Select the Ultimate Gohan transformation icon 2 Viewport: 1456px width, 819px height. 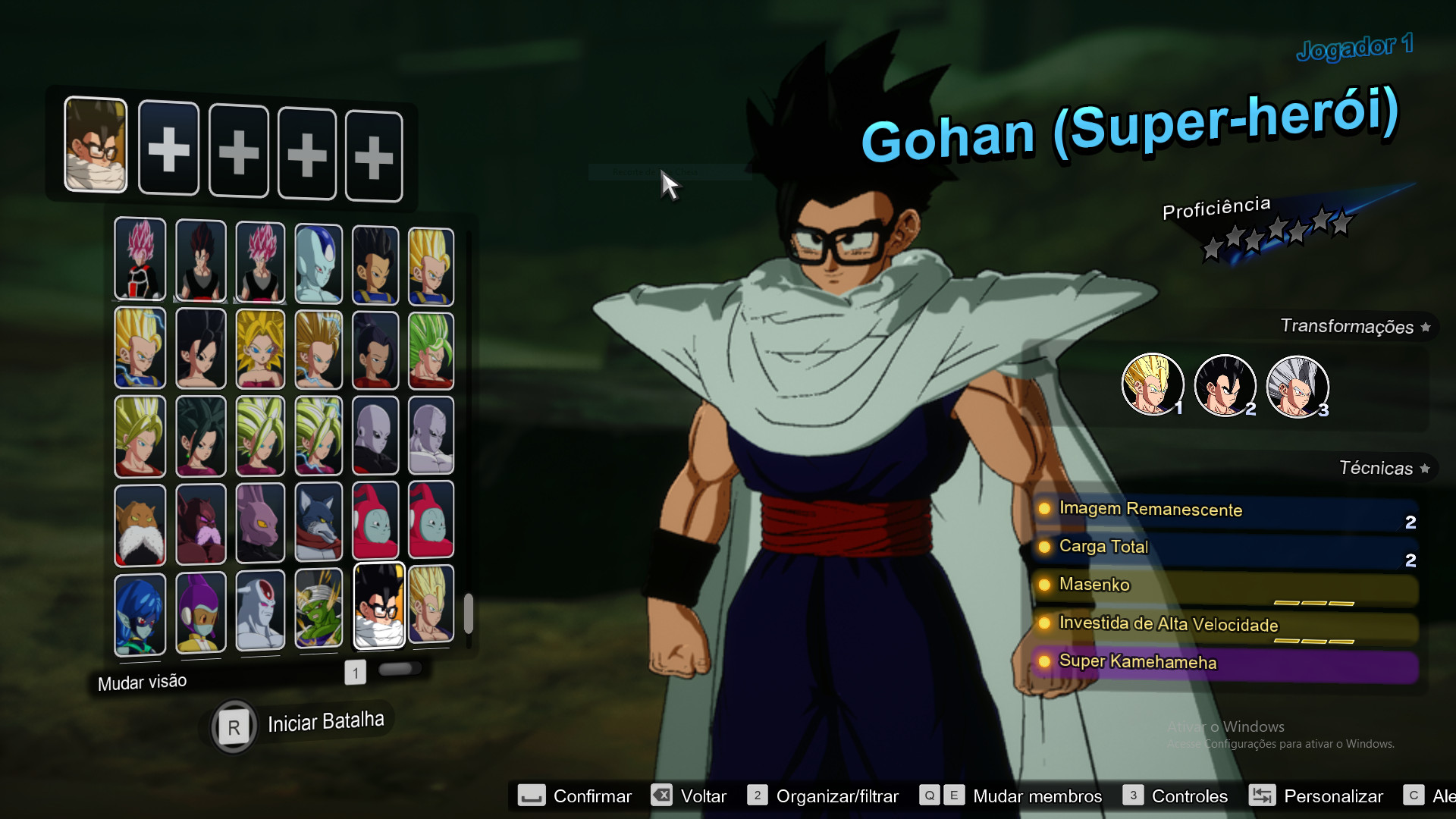pos(1225,385)
